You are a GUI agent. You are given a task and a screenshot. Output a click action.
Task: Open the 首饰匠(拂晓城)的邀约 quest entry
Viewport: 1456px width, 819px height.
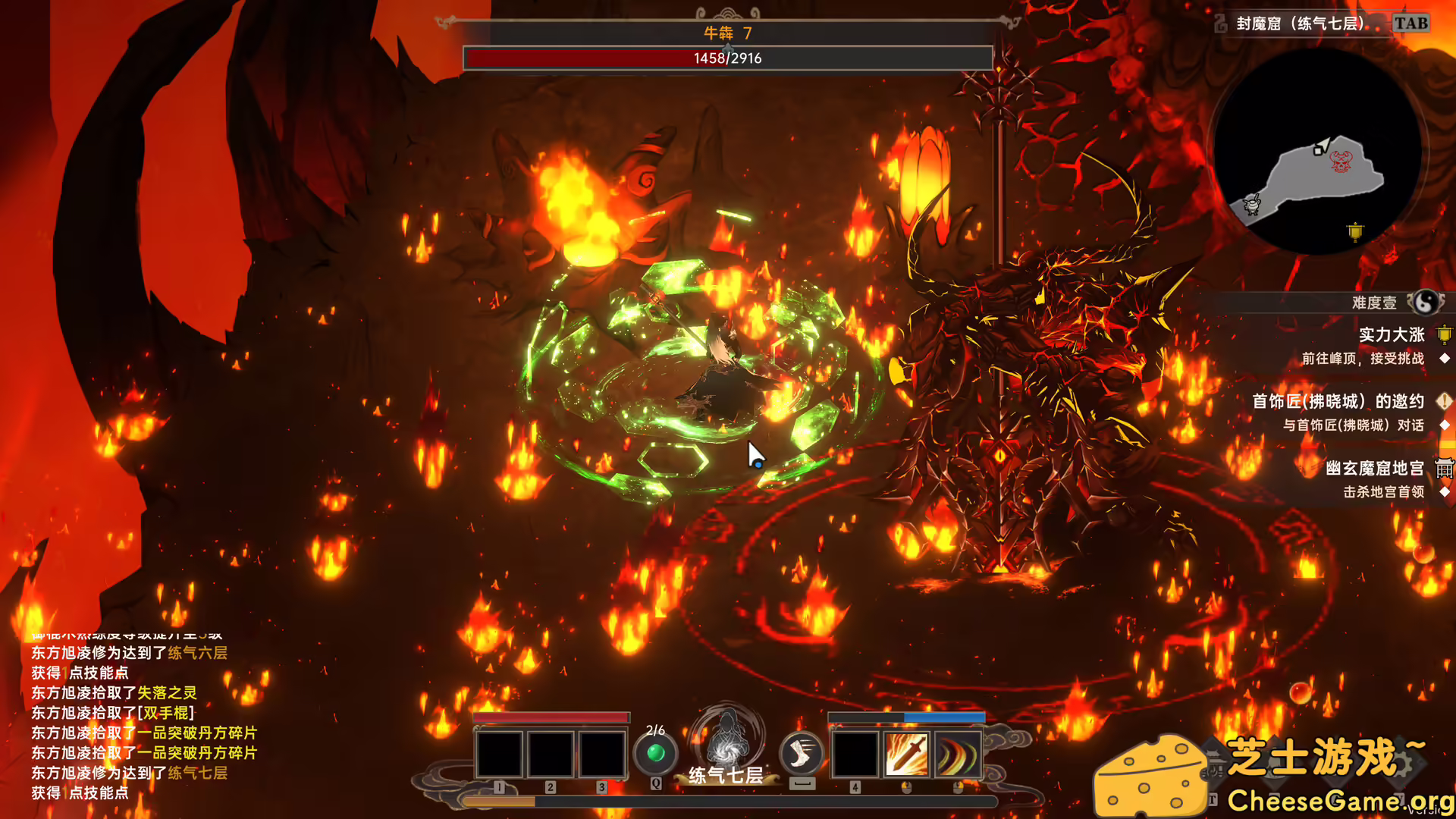coord(1338,401)
